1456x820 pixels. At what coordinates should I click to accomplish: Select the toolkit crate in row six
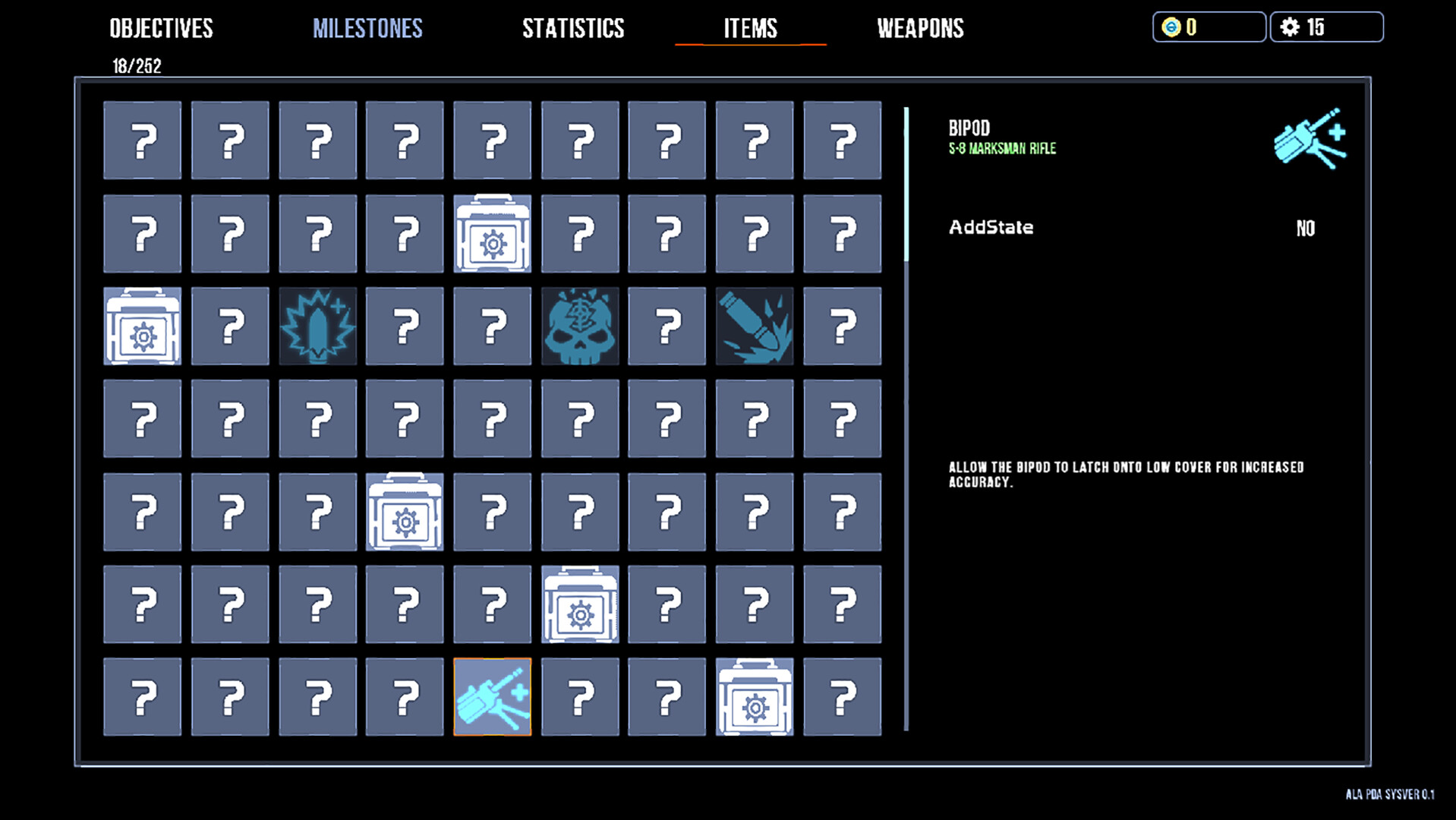[579, 604]
